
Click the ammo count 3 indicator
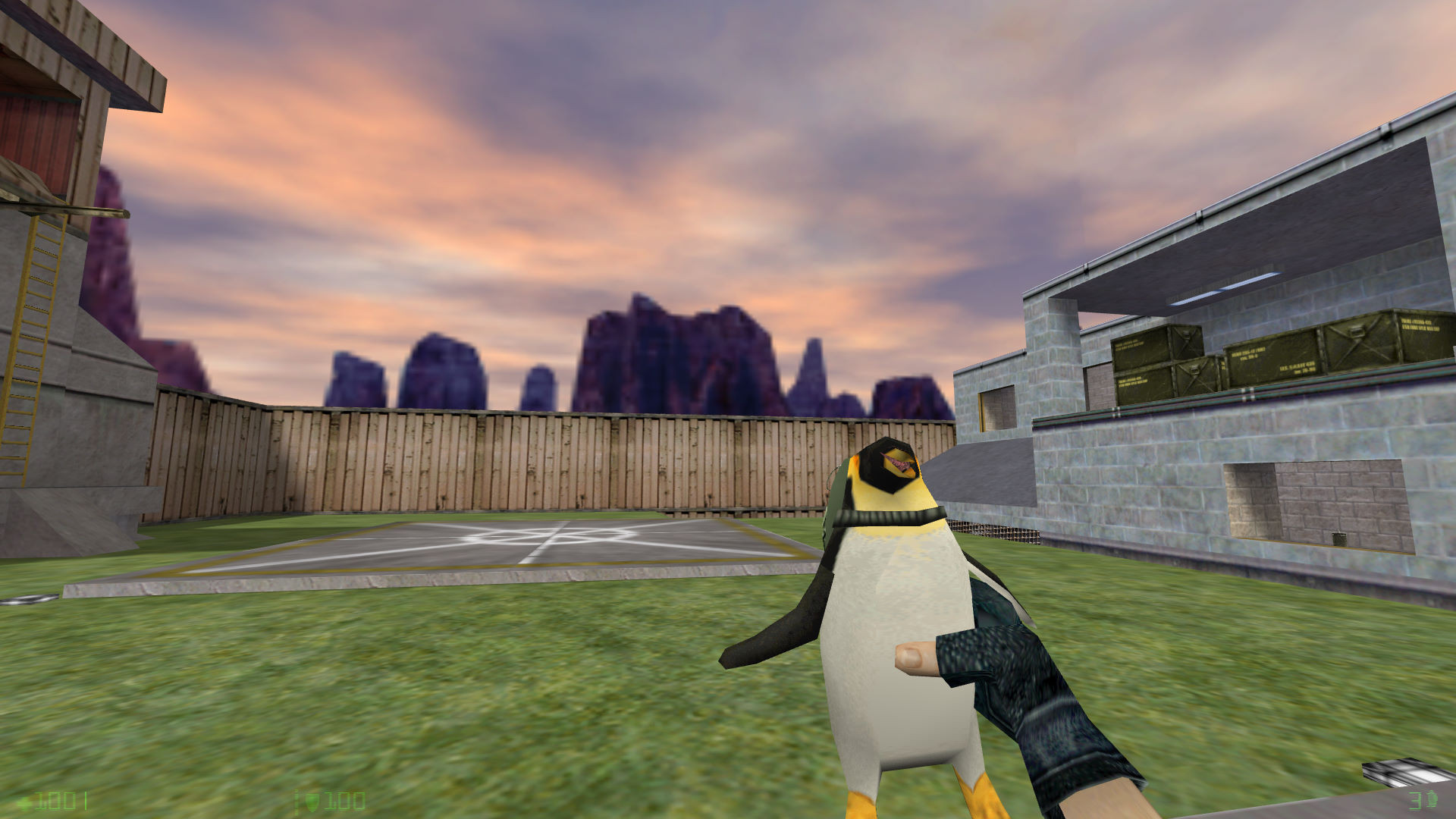1414,800
